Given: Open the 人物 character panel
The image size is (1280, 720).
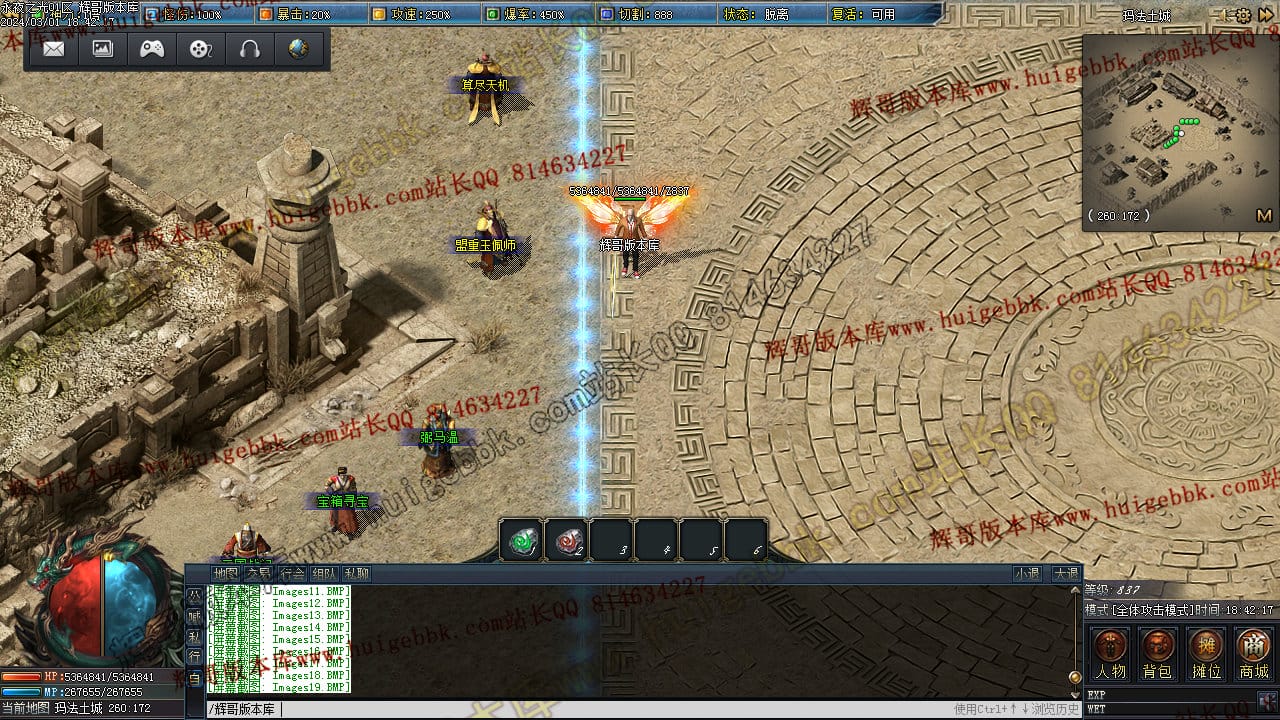Looking at the screenshot, I should tap(1110, 654).
